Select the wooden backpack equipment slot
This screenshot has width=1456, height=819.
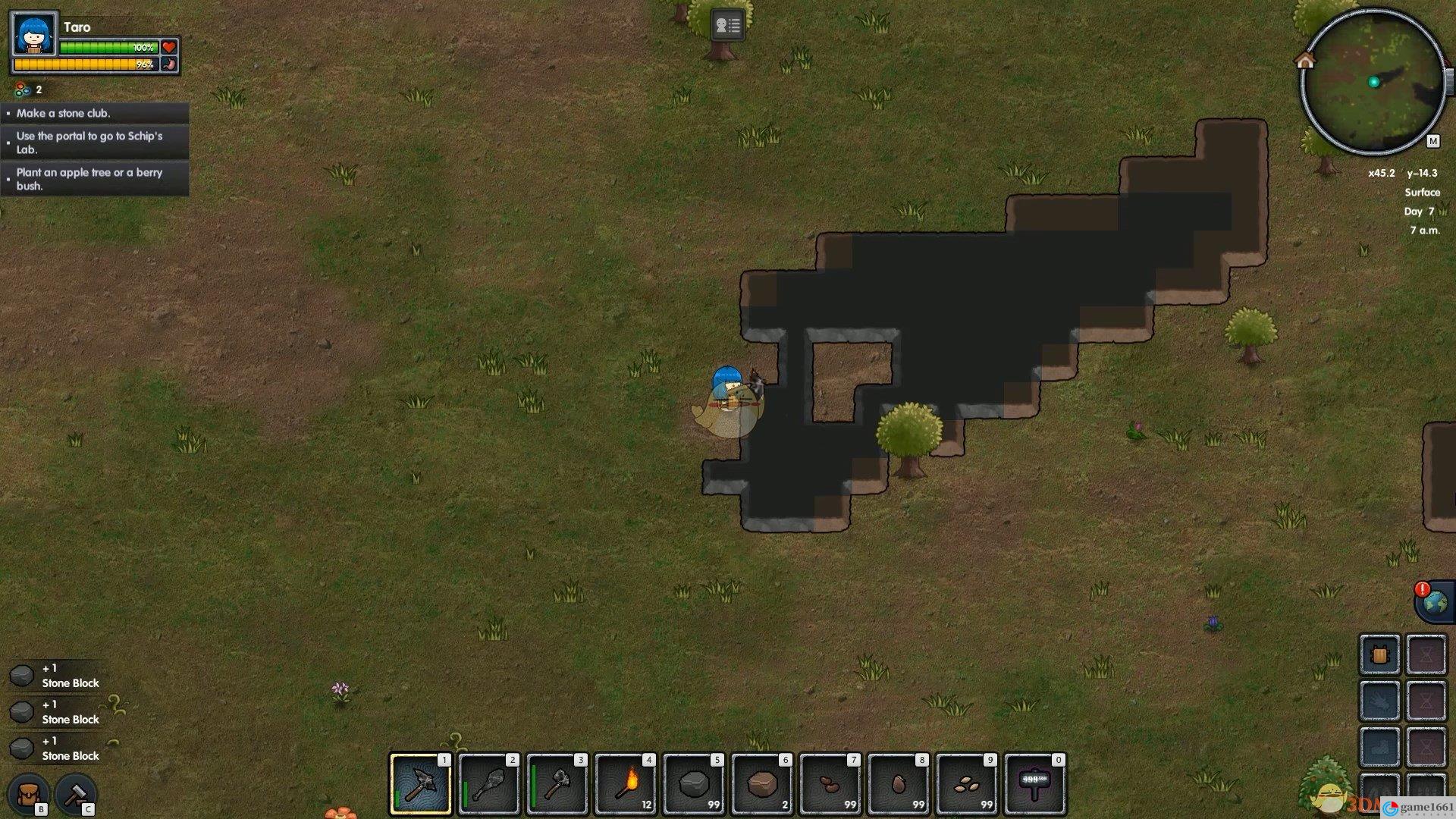click(x=1379, y=654)
